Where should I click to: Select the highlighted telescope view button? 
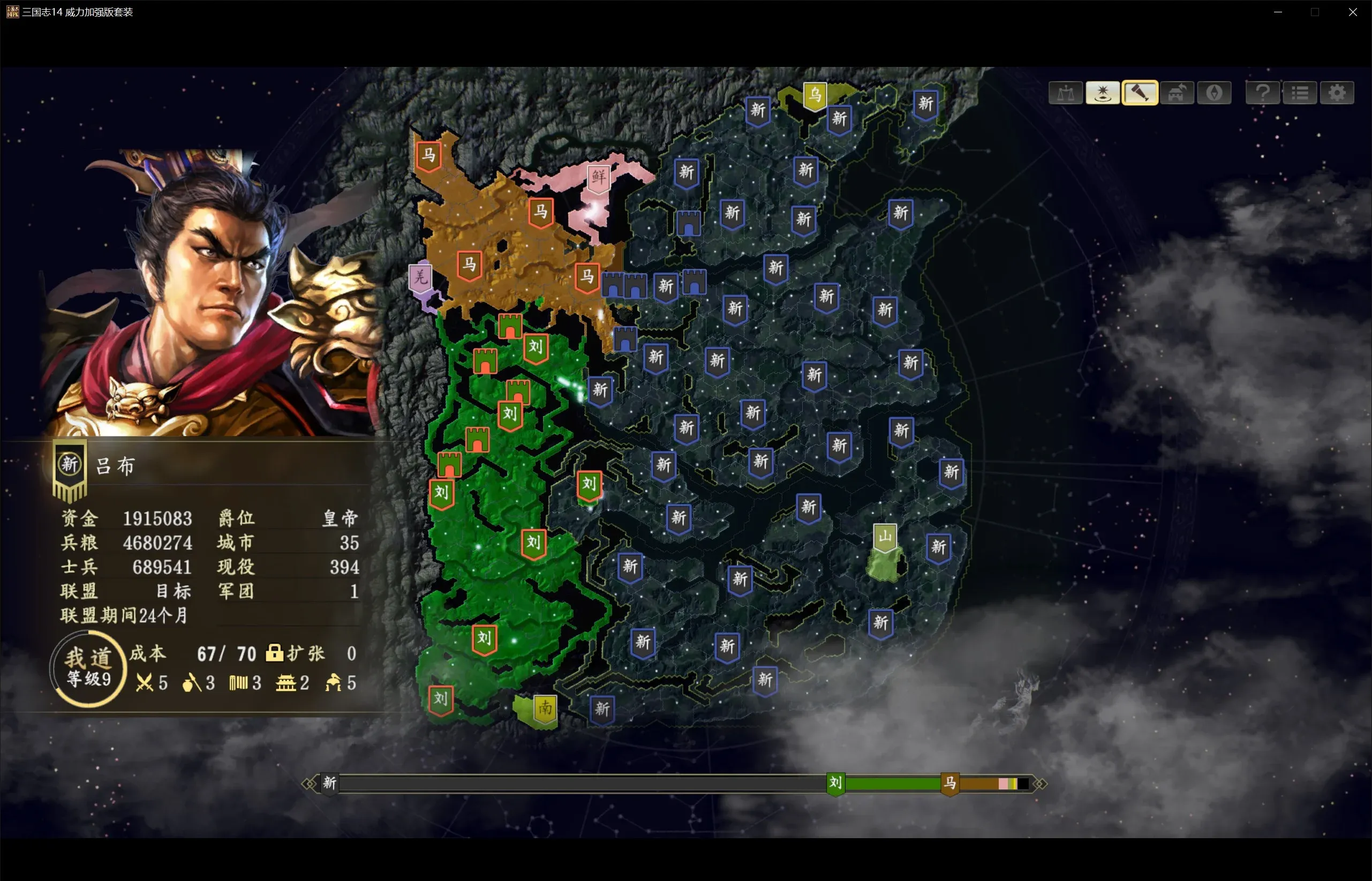point(1140,93)
